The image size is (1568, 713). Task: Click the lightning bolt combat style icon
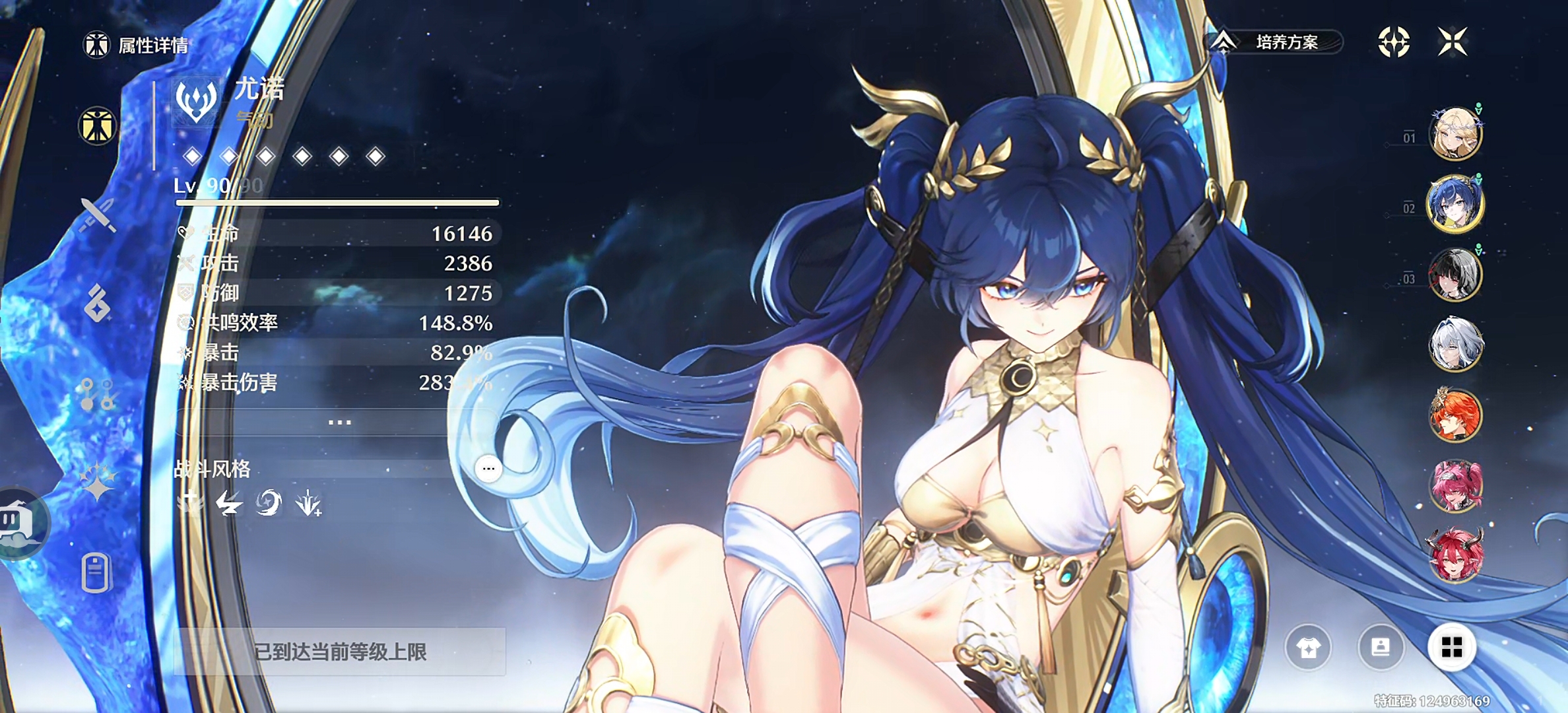click(229, 504)
